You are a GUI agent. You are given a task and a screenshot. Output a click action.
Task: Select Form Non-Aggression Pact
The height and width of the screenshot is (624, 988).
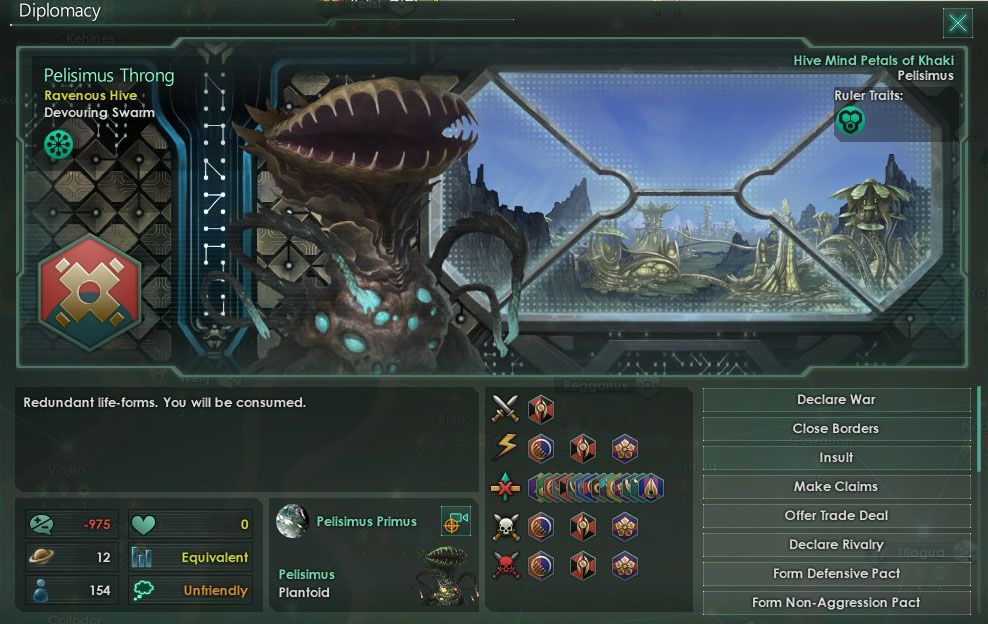(x=836, y=603)
